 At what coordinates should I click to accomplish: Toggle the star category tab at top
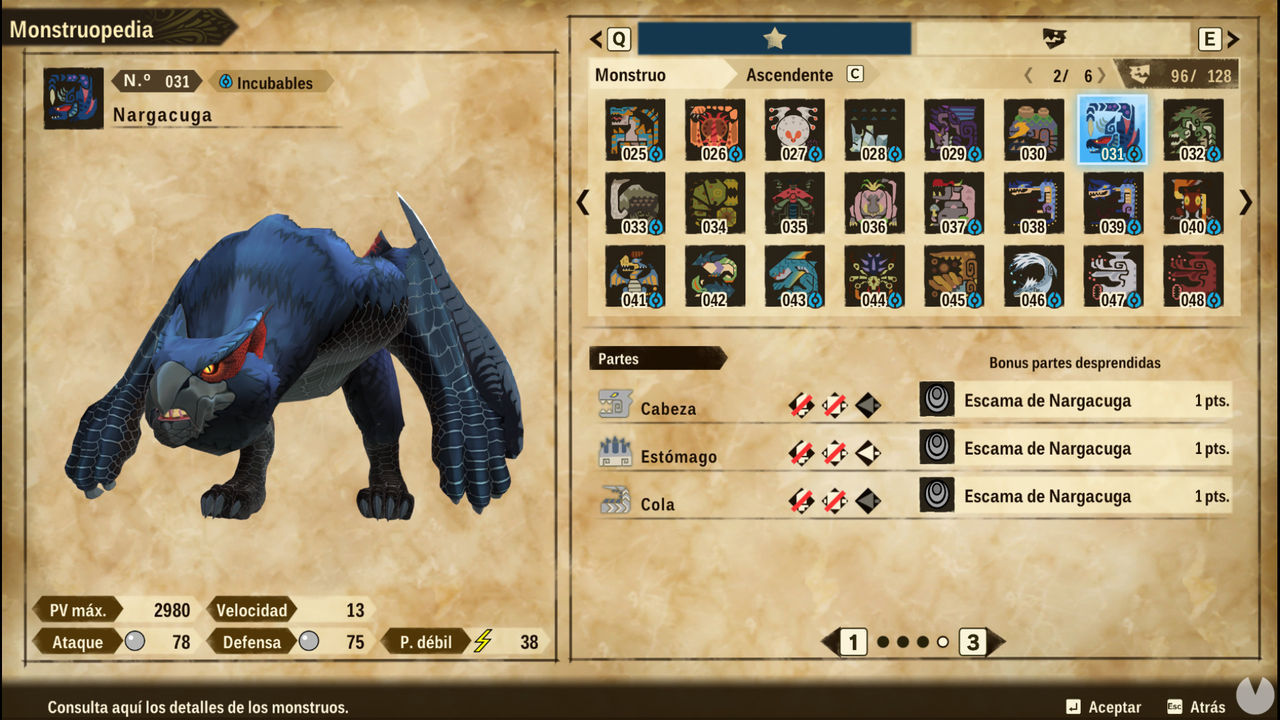pos(775,38)
